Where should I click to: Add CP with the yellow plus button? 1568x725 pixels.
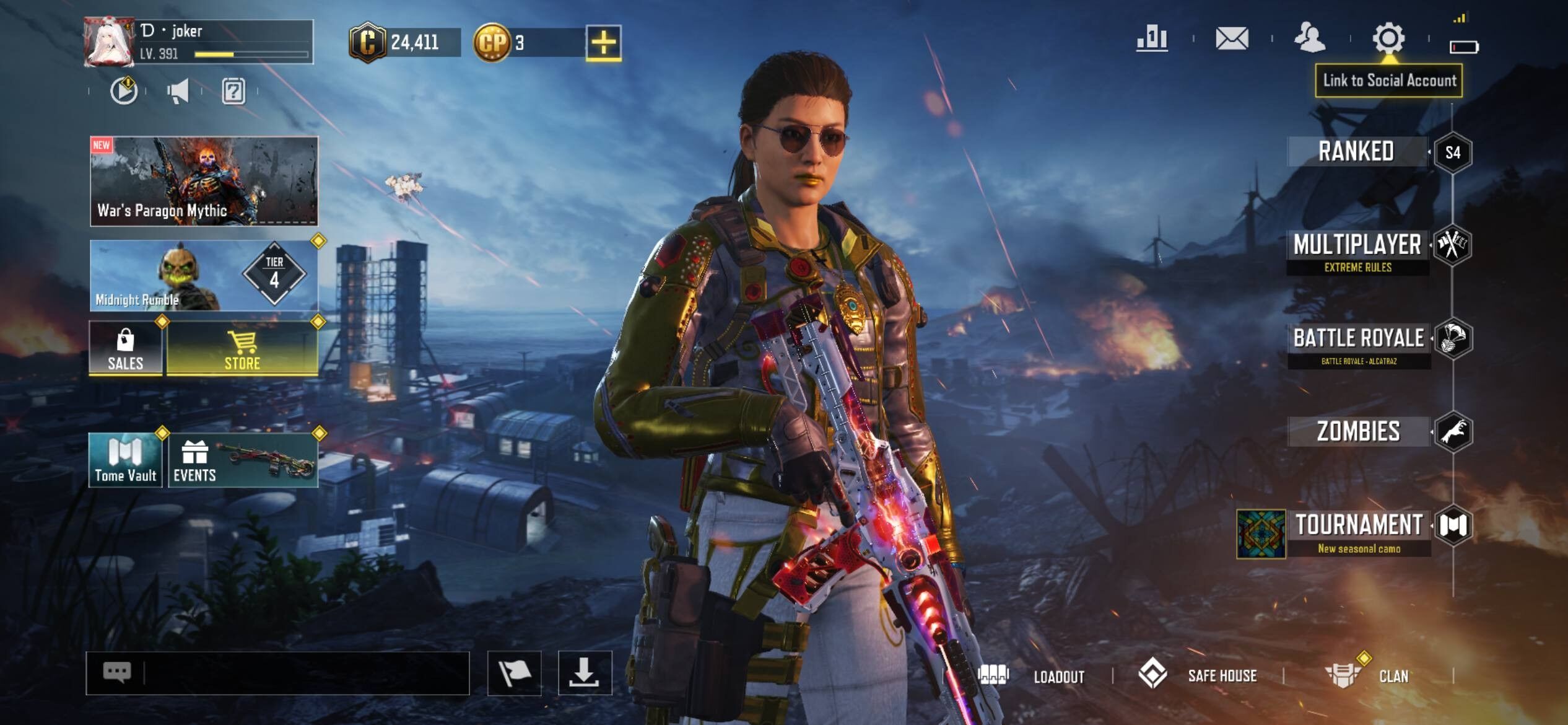(x=603, y=43)
